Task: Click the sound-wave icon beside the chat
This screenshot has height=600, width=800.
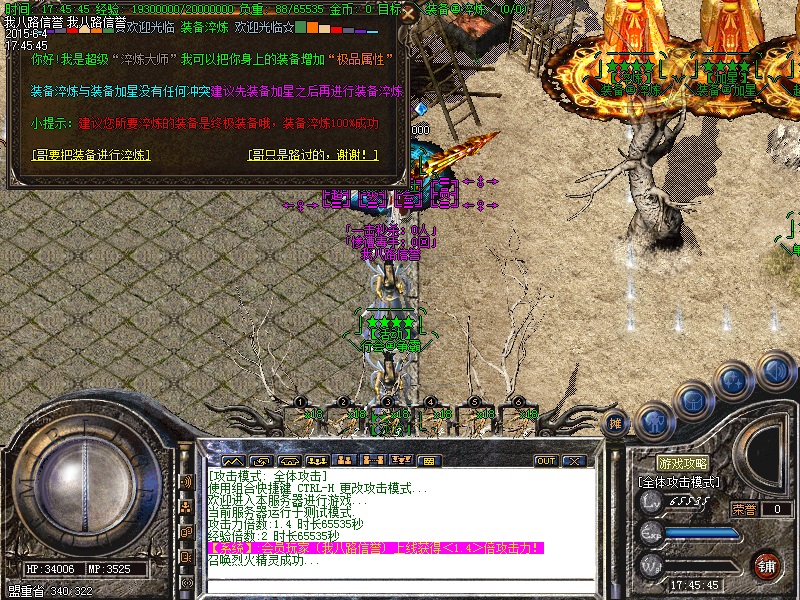Action: click(x=186, y=482)
